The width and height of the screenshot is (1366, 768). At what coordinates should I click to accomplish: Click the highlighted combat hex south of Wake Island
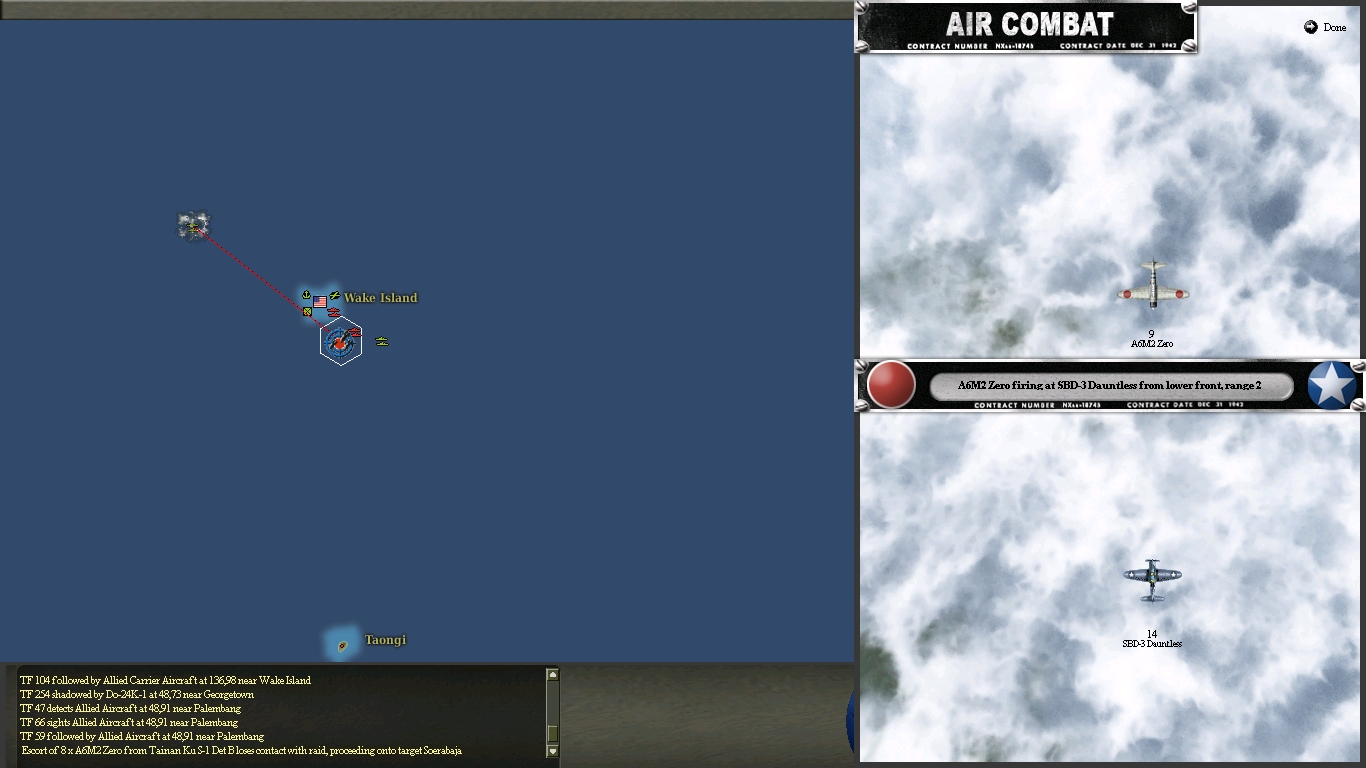[341, 343]
